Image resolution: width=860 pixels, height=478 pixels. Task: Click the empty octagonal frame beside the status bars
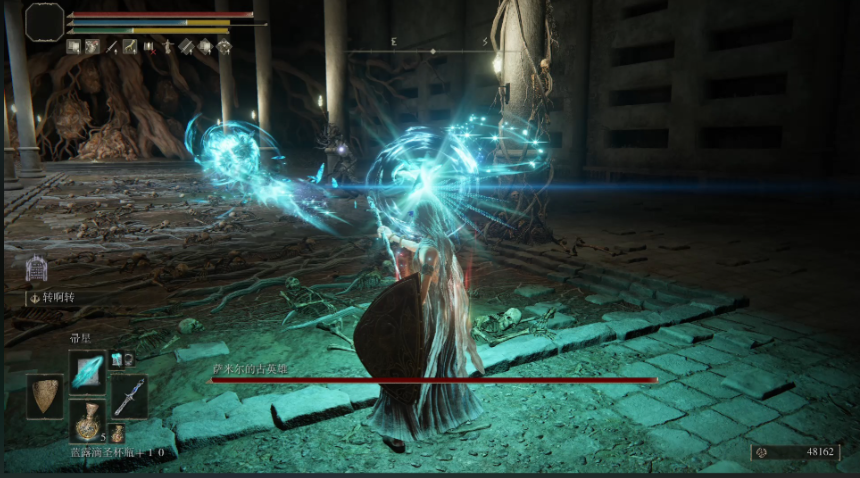tap(45, 22)
